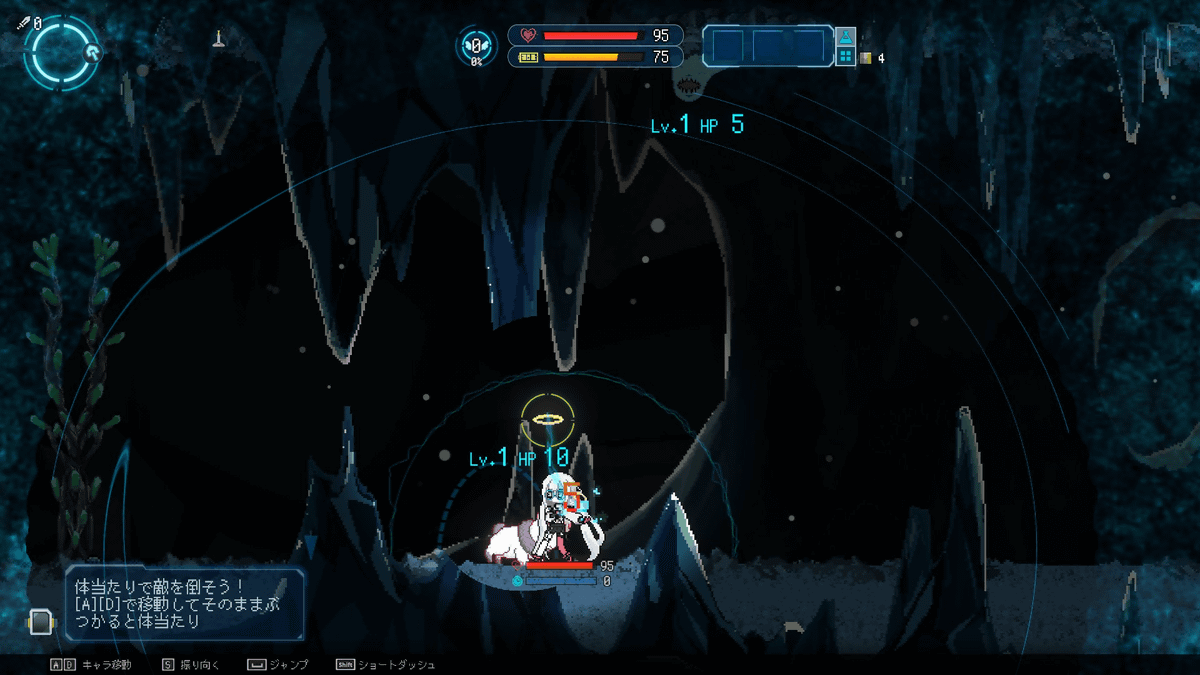Select the flask icon beside item slots
The height and width of the screenshot is (675, 1200).
click(845, 38)
